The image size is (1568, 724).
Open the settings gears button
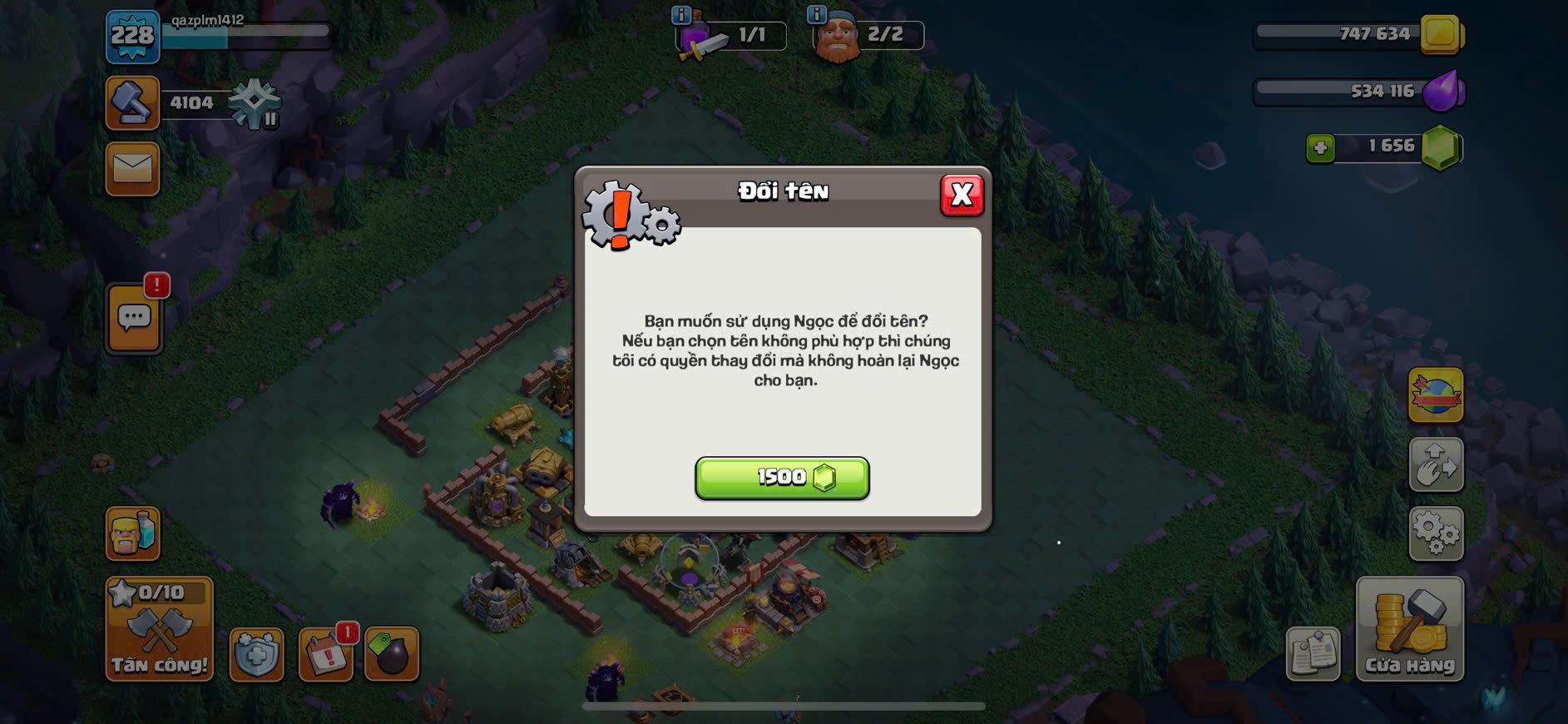(x=1436, y=533)
